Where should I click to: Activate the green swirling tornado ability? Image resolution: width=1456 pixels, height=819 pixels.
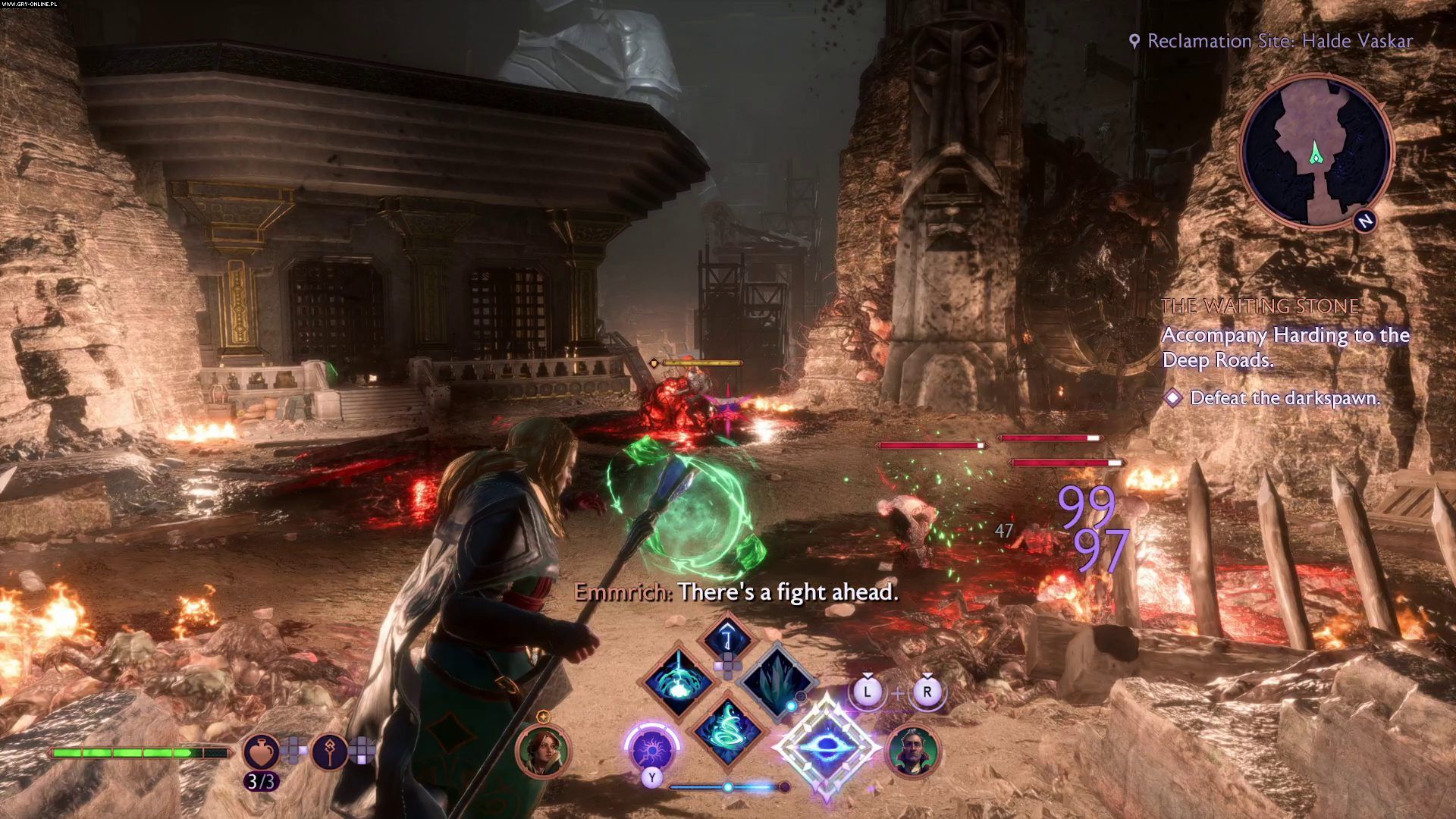point(728,730)
